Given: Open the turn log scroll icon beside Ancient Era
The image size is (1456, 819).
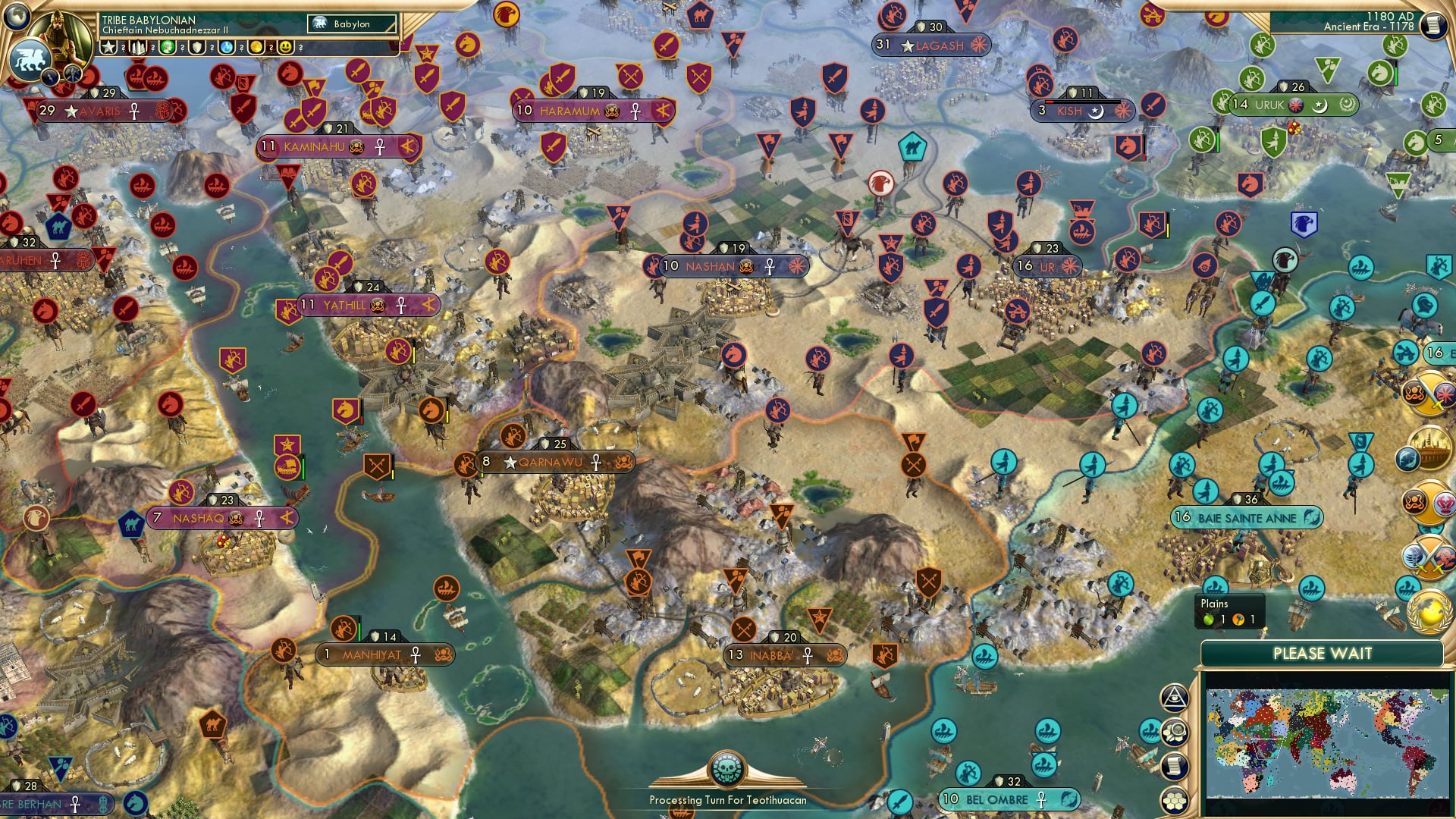Looking at the screenshot, I should tap(1432, 24).
